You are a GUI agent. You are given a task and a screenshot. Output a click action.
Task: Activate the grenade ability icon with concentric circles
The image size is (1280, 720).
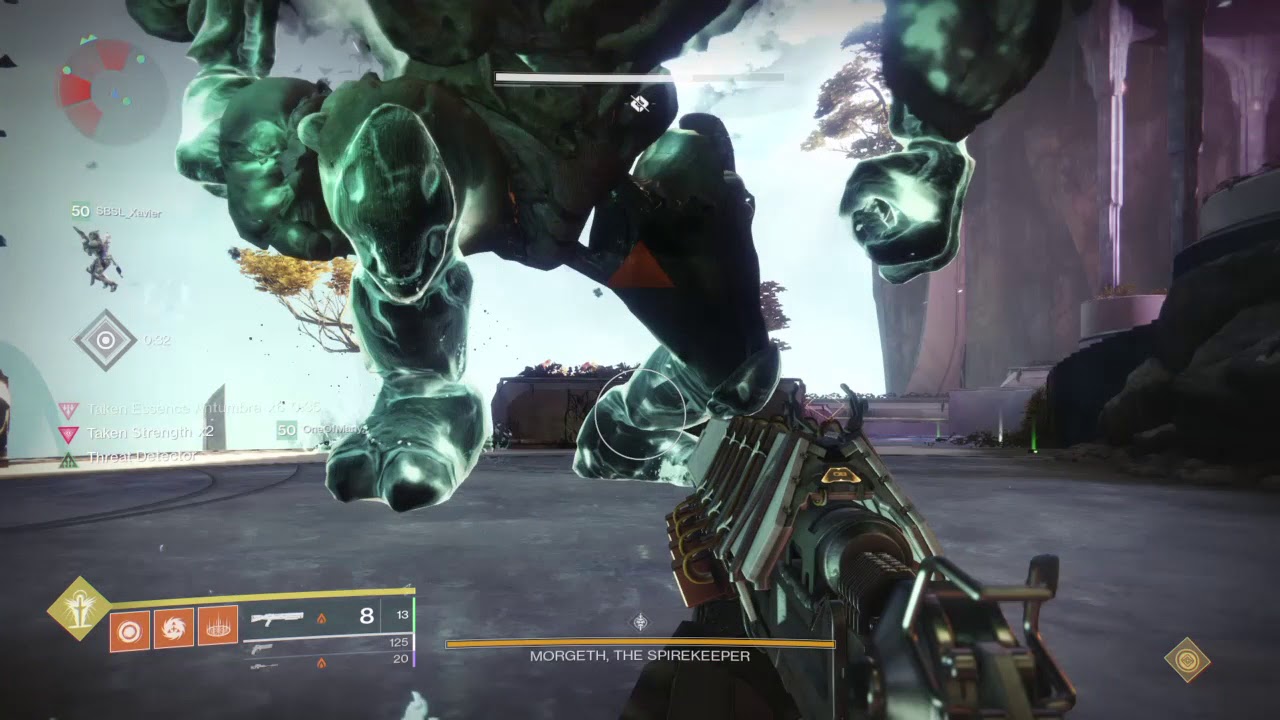[130, 629]
